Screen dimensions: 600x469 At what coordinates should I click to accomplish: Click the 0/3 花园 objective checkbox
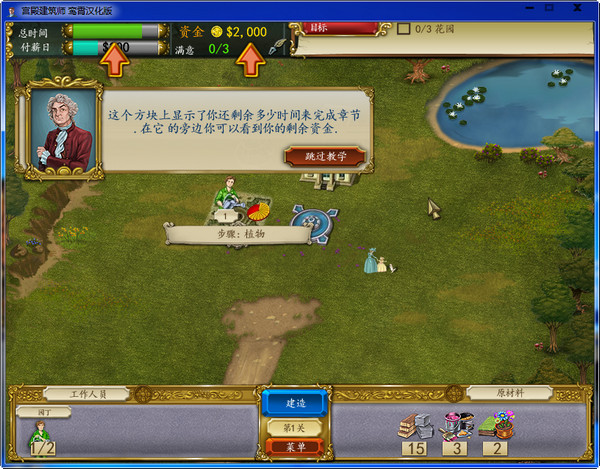pyautogui.click(x=403, y=29)
